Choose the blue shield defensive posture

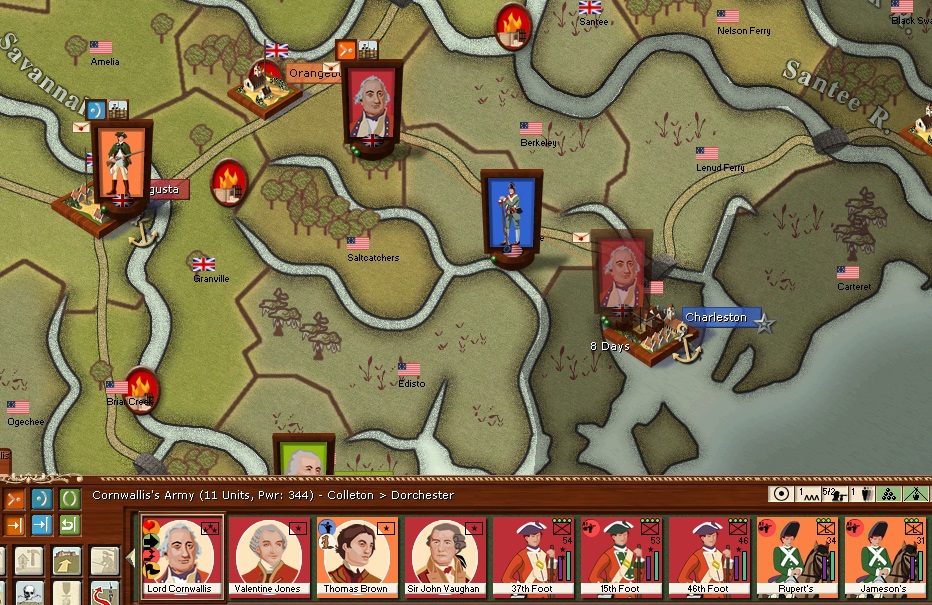[42, 498]
